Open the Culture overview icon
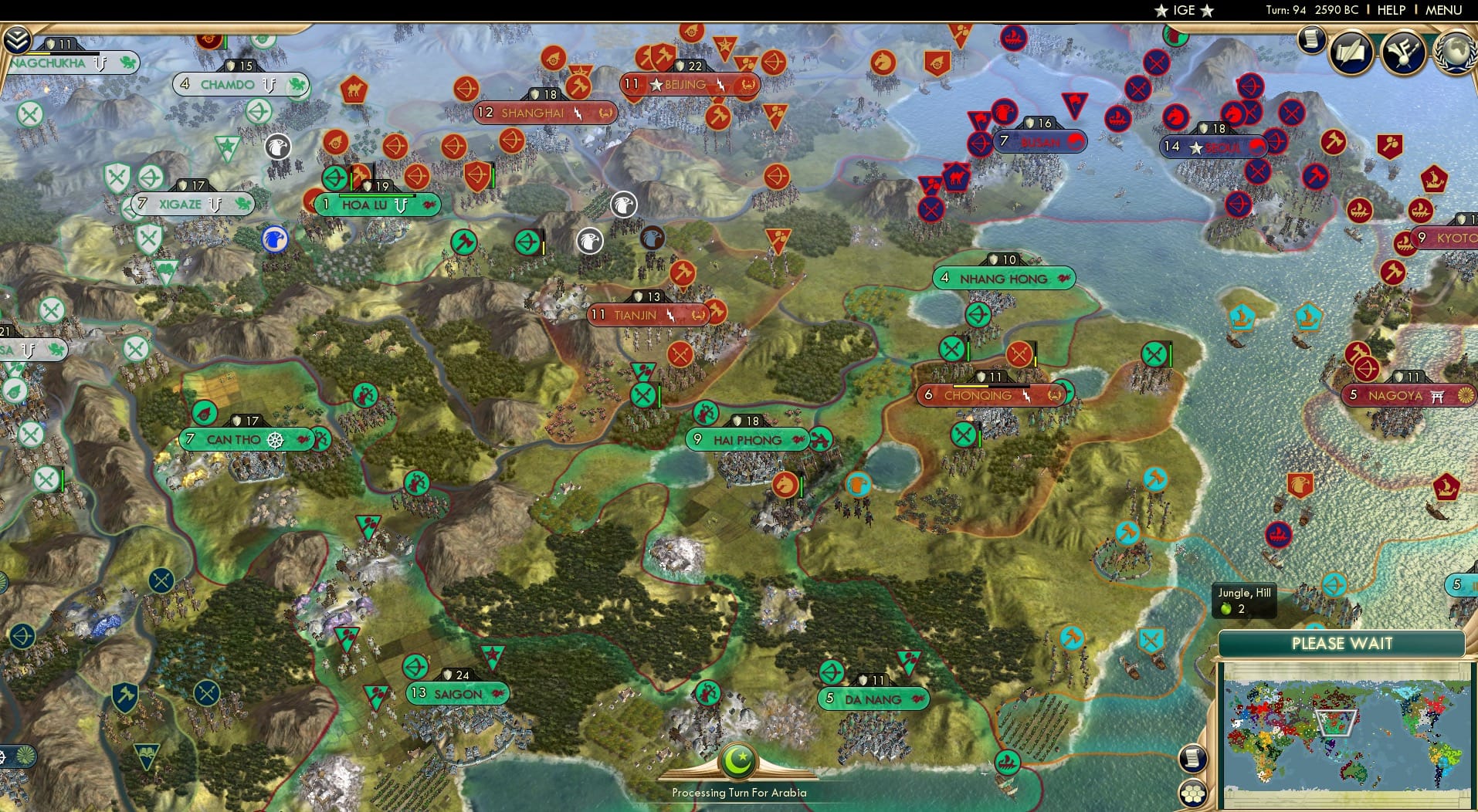This screenshot has width=1478, height=812. tap(1404, 52)
